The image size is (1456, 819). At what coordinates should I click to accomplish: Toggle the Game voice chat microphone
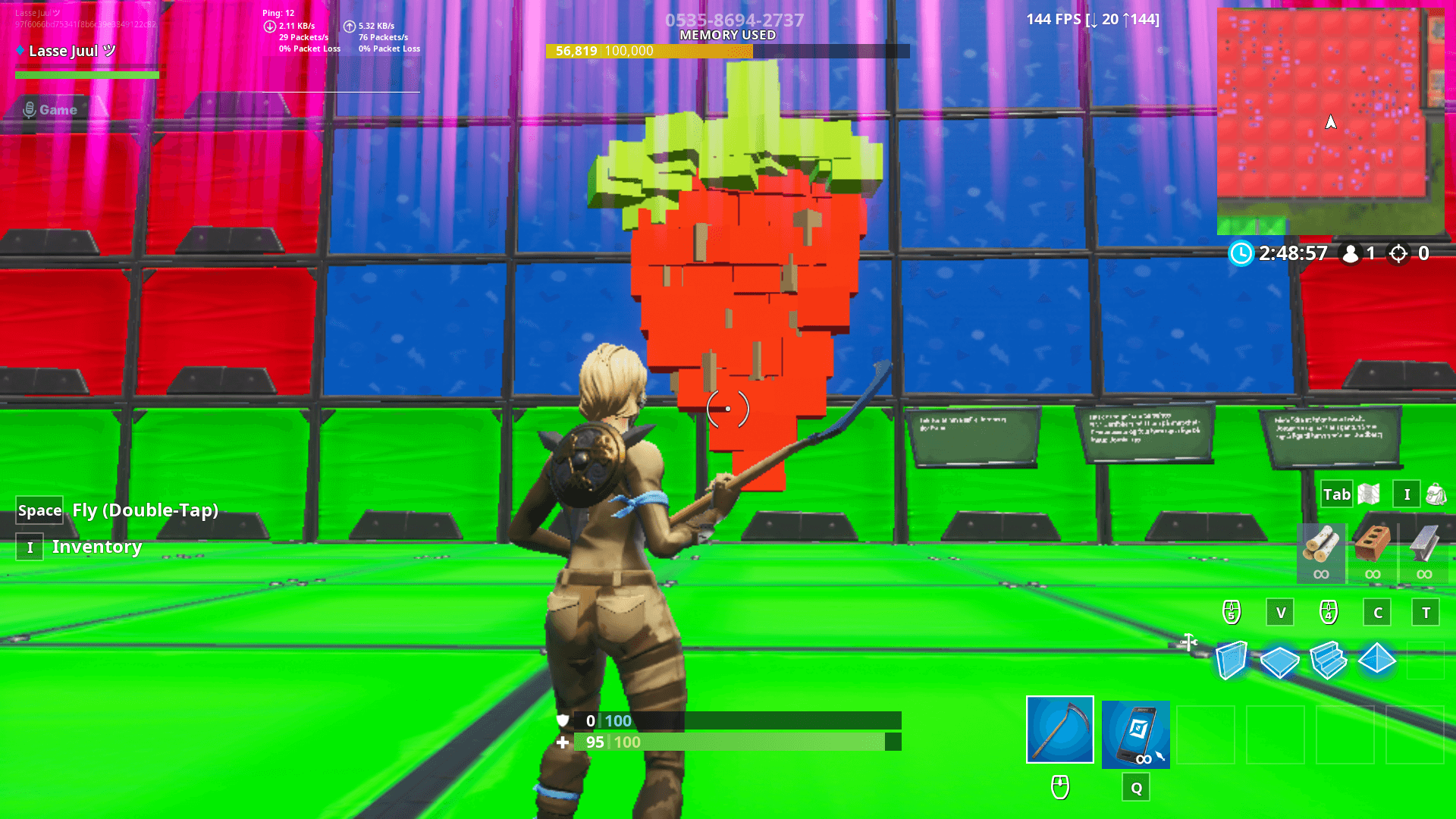click(29, 109)
